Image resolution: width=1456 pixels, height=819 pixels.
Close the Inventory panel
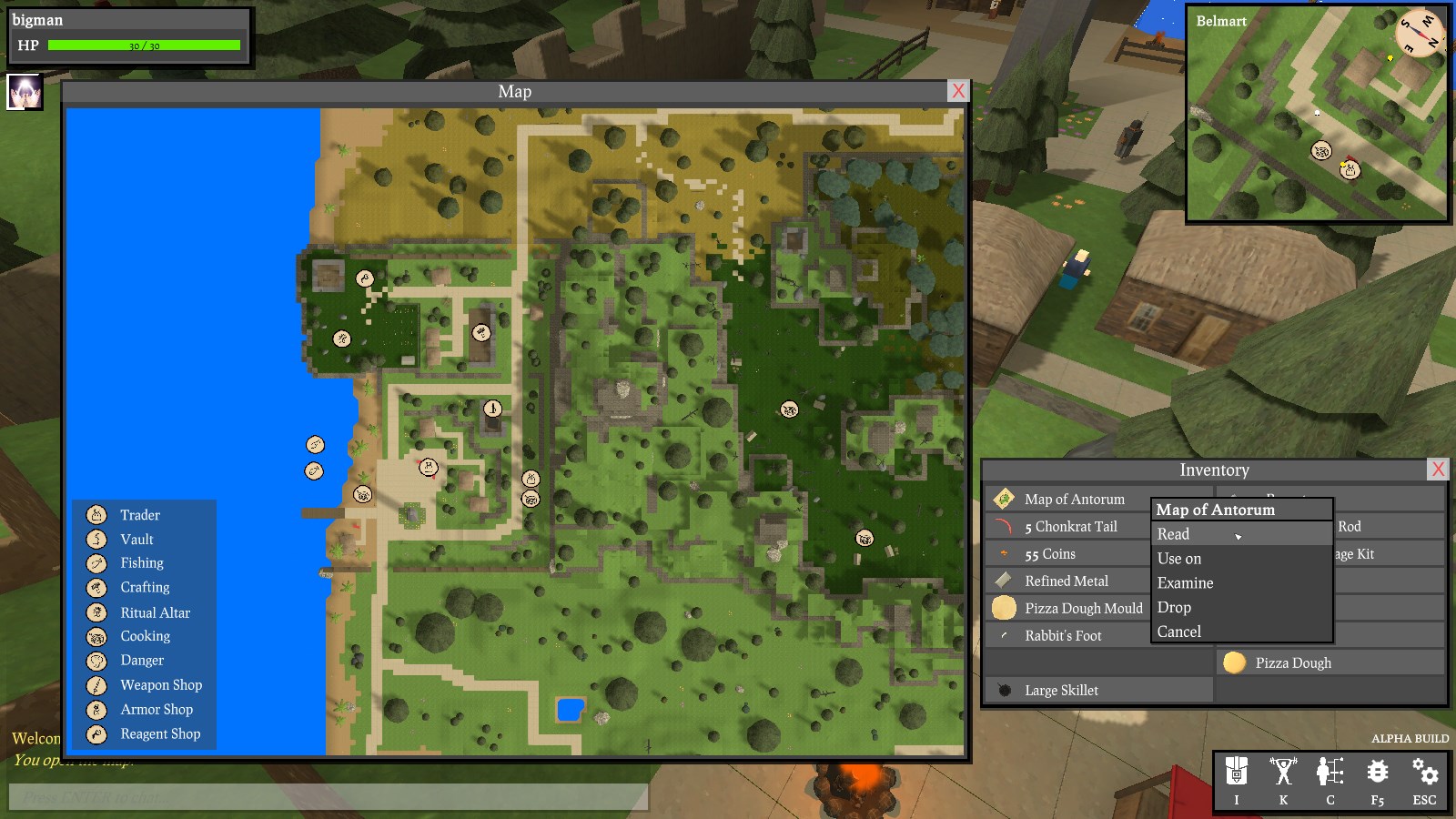click(x=1438, y=470)
